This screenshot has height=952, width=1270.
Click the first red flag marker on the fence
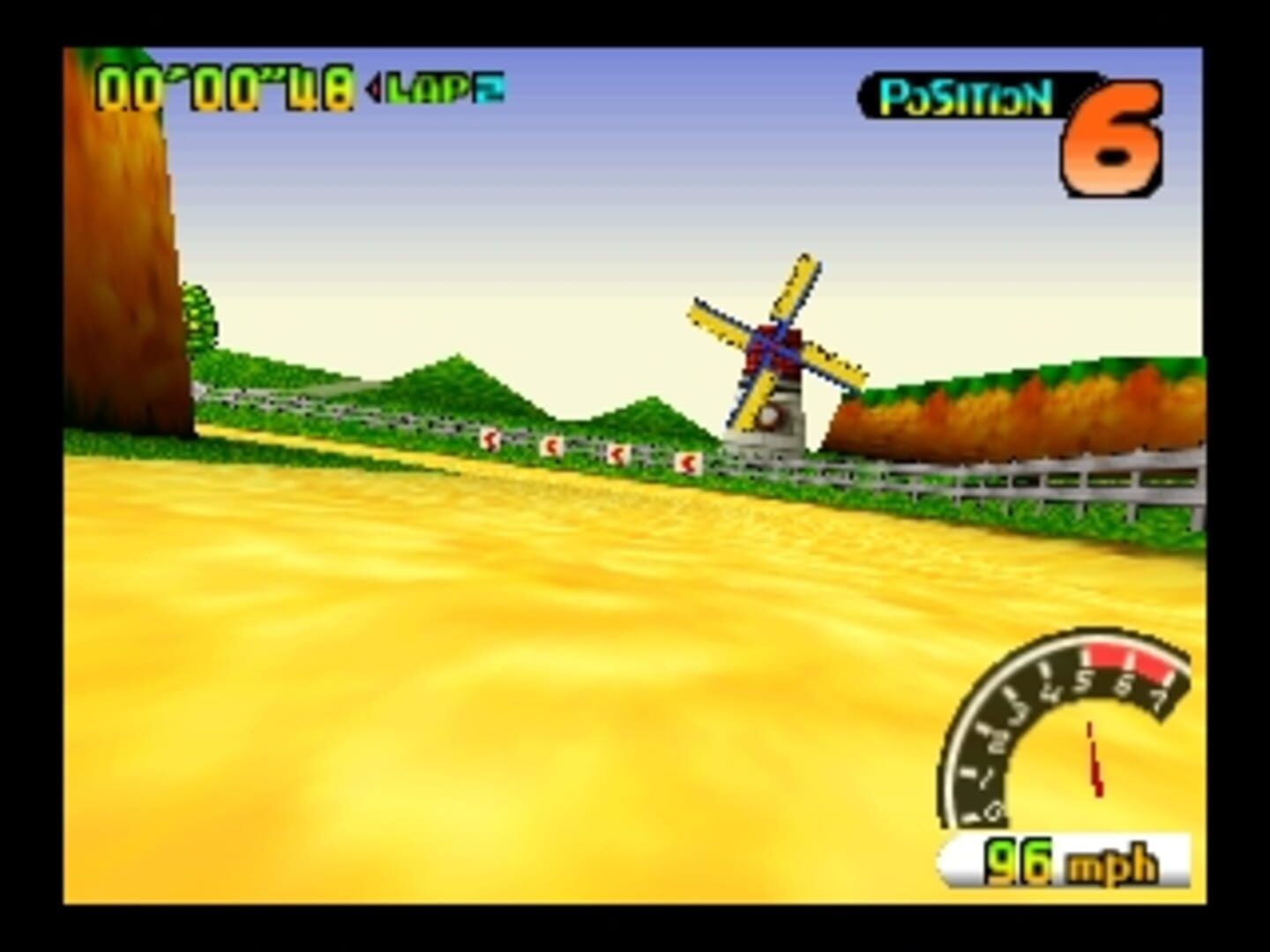pyautogui.click(x=489, y=441)
